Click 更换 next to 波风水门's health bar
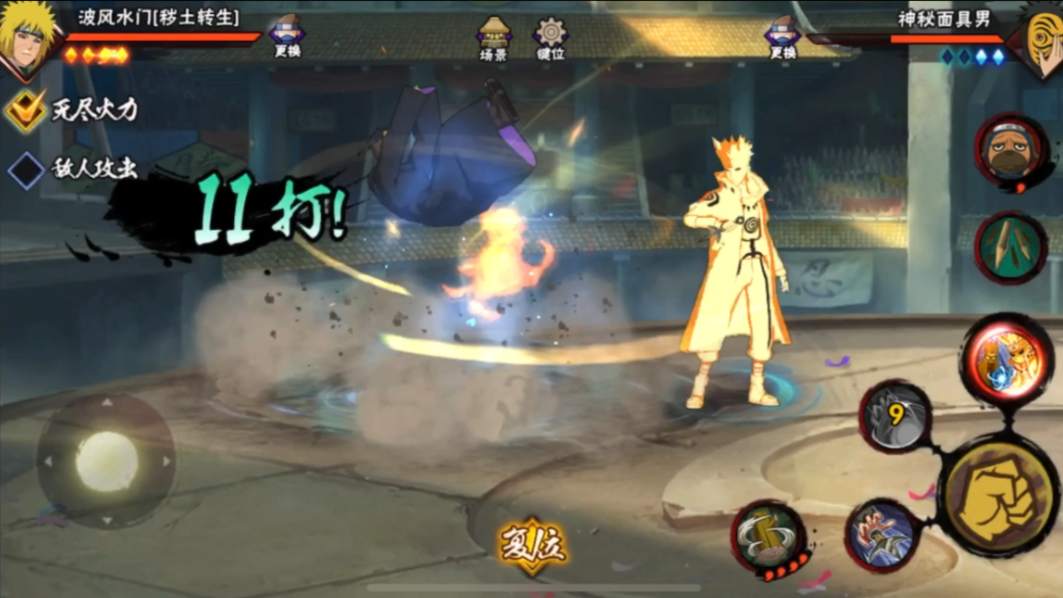This screenshot has width=1063, height=598. click(287, 36)
